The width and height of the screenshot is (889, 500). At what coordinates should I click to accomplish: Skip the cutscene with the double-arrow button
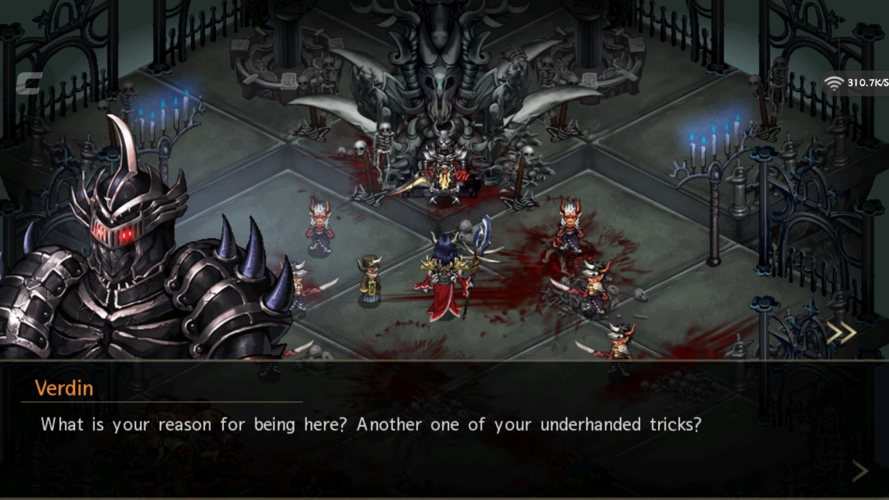842,333
